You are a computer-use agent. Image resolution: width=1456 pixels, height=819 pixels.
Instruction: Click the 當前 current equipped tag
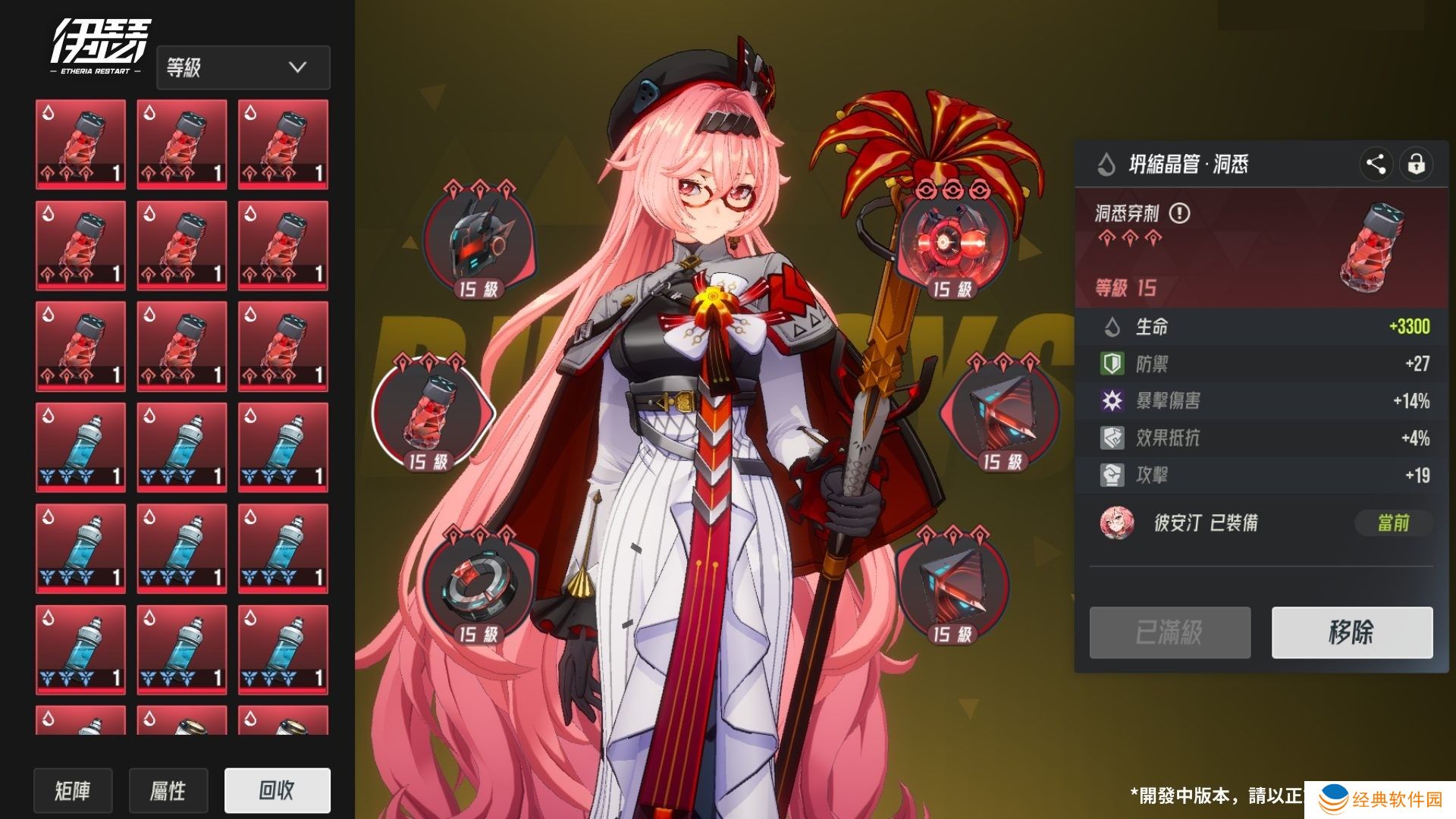pos(1392,523)
